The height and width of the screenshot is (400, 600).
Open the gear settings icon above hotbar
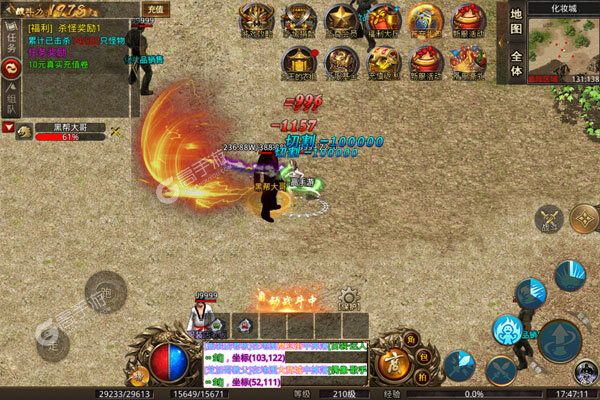click(x=348, y=297)
